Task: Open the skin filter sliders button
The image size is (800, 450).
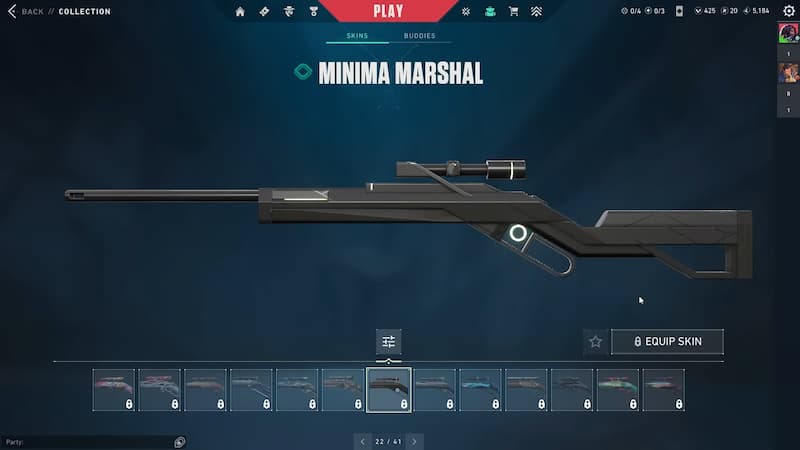Action: (389, 341)
